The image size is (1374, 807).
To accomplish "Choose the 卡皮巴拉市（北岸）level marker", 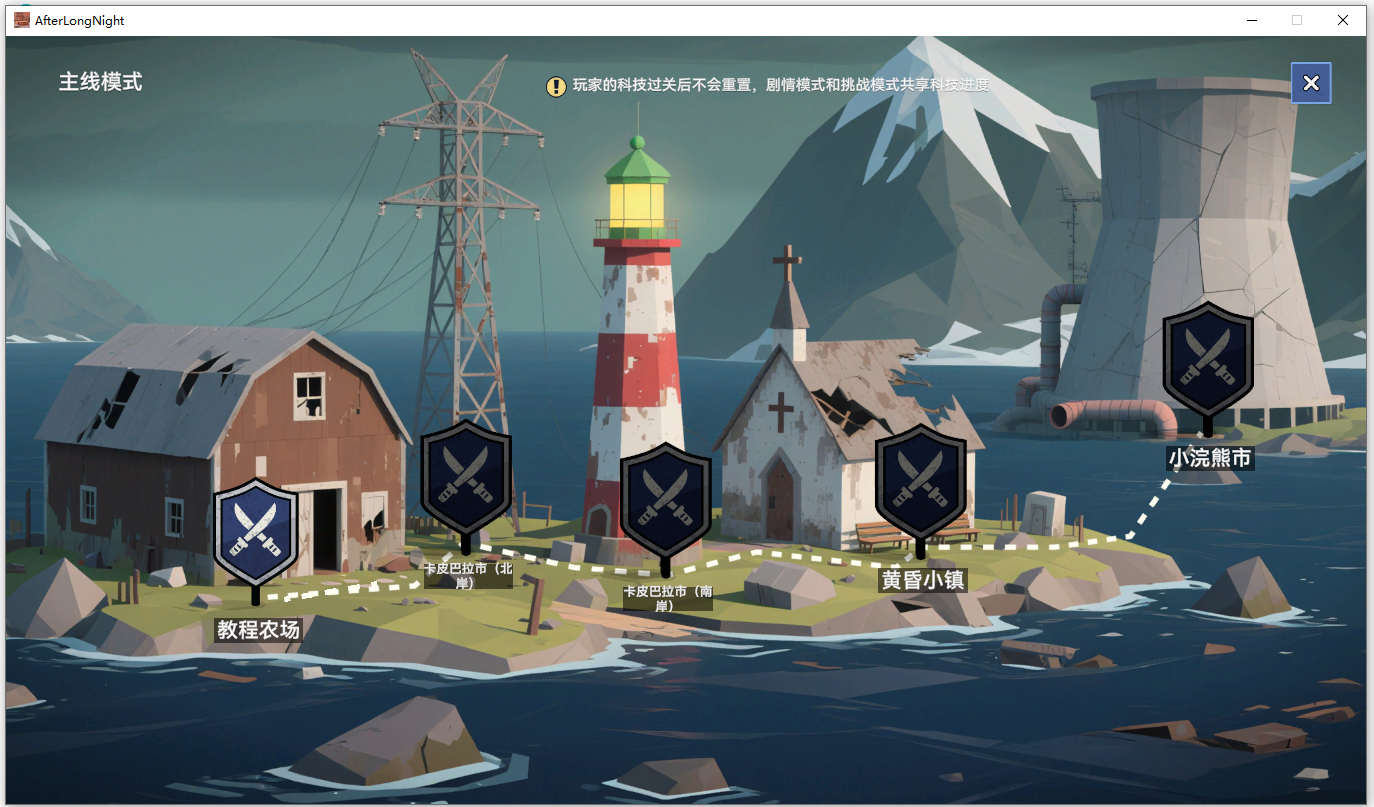I will [x=466, y=473].
